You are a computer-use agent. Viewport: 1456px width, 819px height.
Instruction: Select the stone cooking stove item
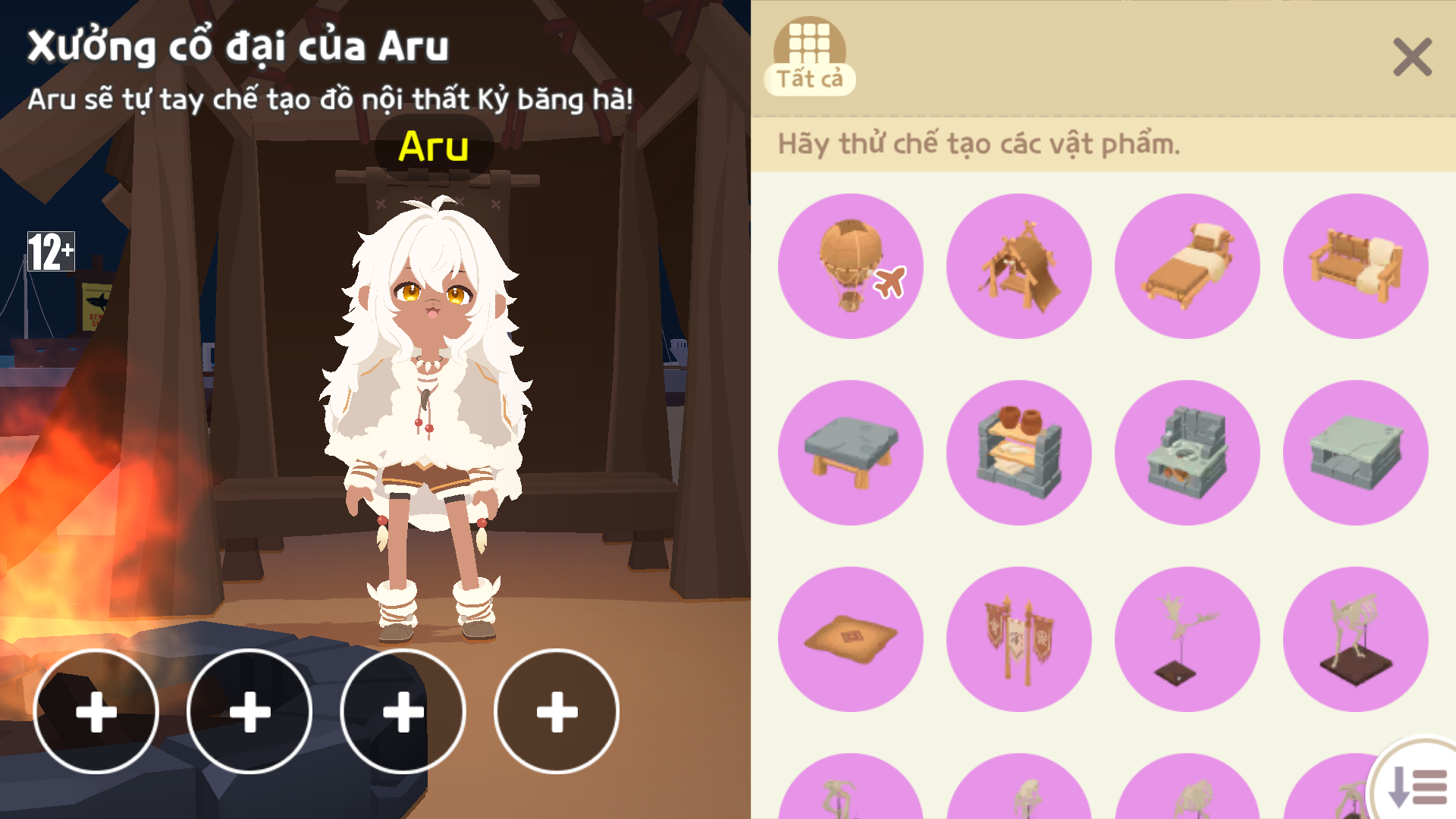click(1188, 453)
